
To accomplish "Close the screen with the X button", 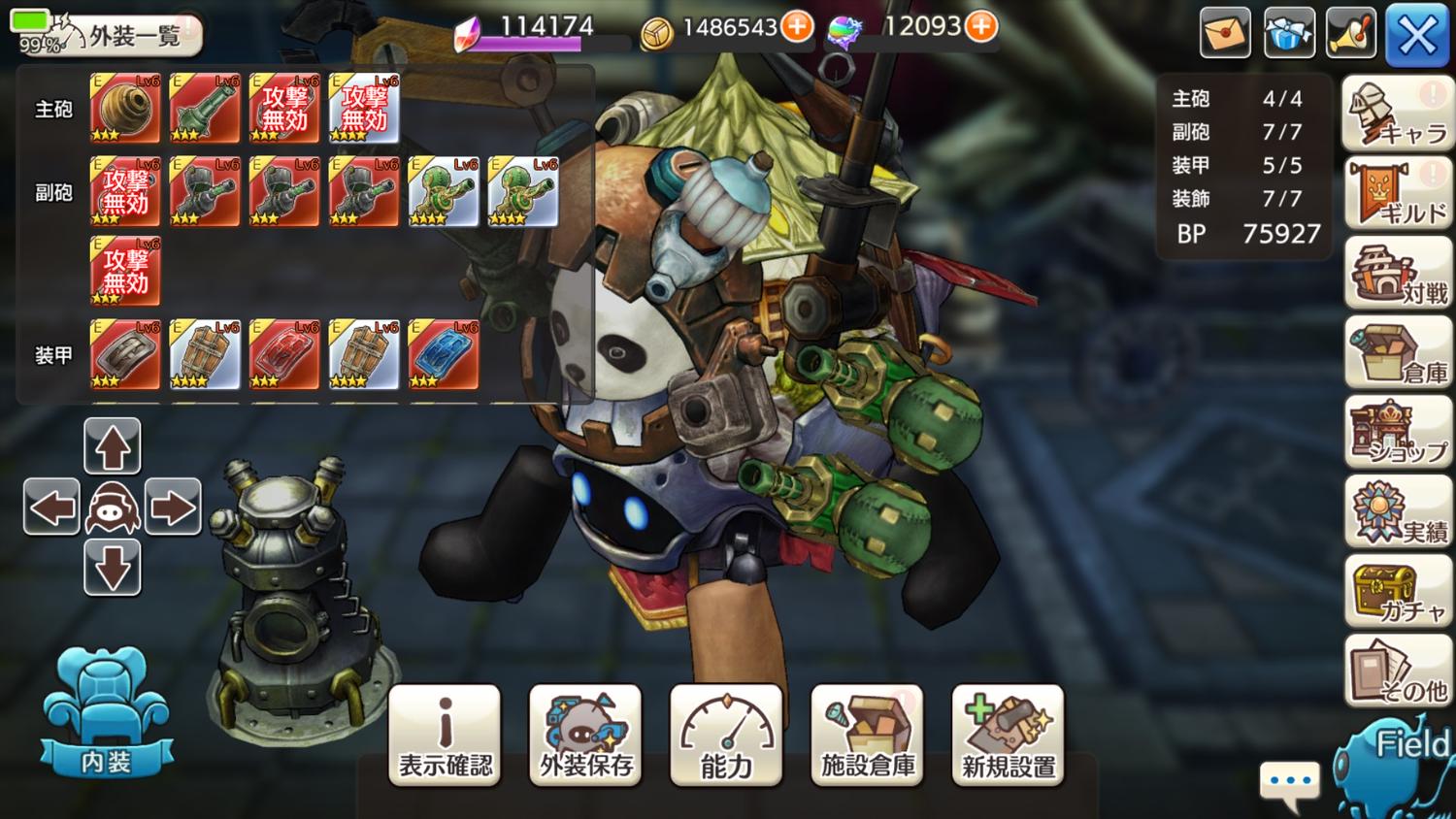I will tap(1417, 36).
